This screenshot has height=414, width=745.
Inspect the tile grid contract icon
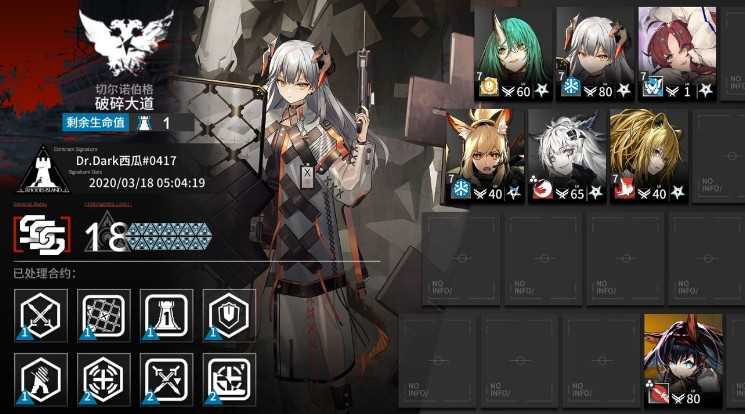pos(105,314)
